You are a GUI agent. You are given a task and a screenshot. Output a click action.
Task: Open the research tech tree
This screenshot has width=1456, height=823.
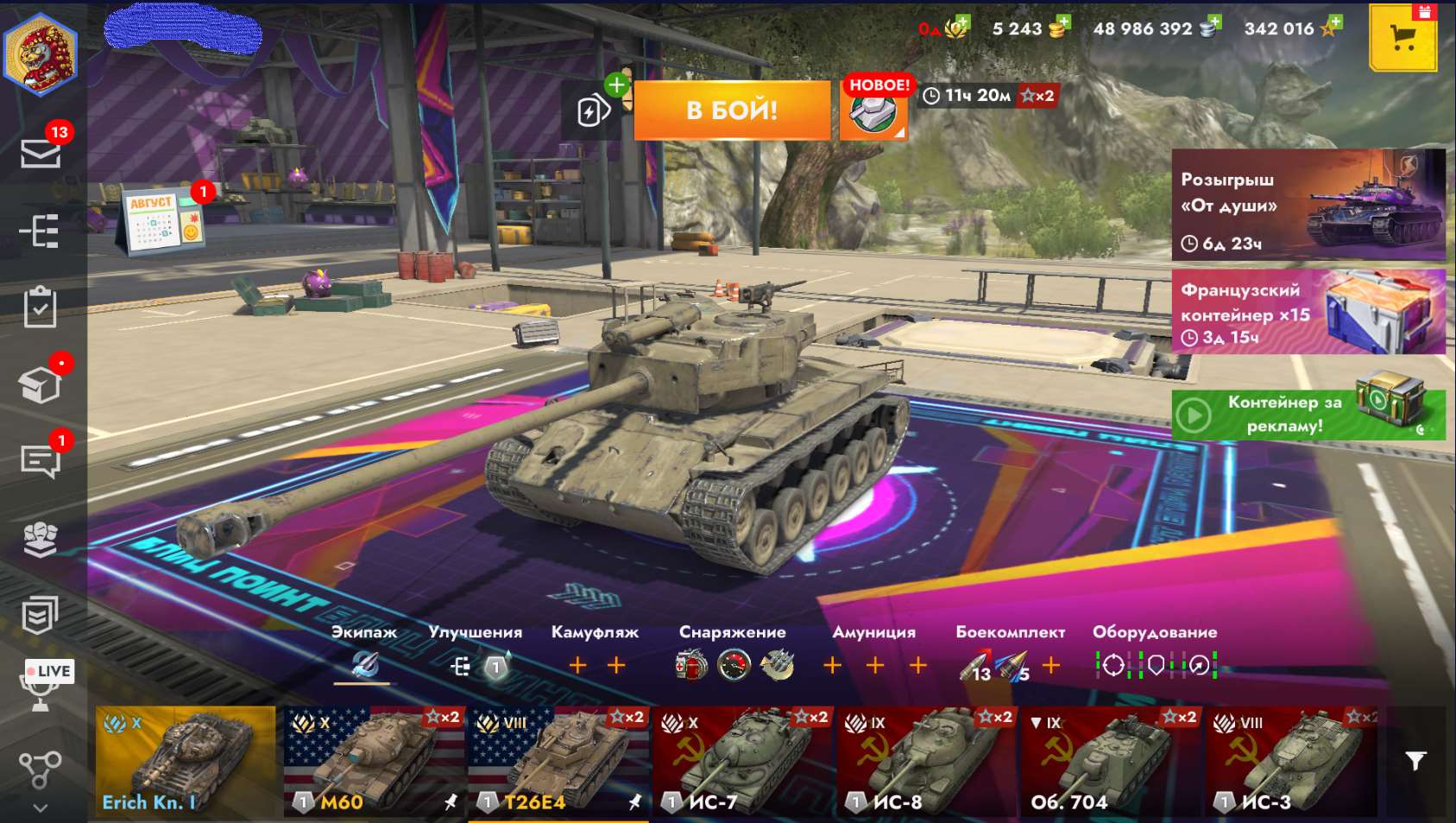[39, 231]
